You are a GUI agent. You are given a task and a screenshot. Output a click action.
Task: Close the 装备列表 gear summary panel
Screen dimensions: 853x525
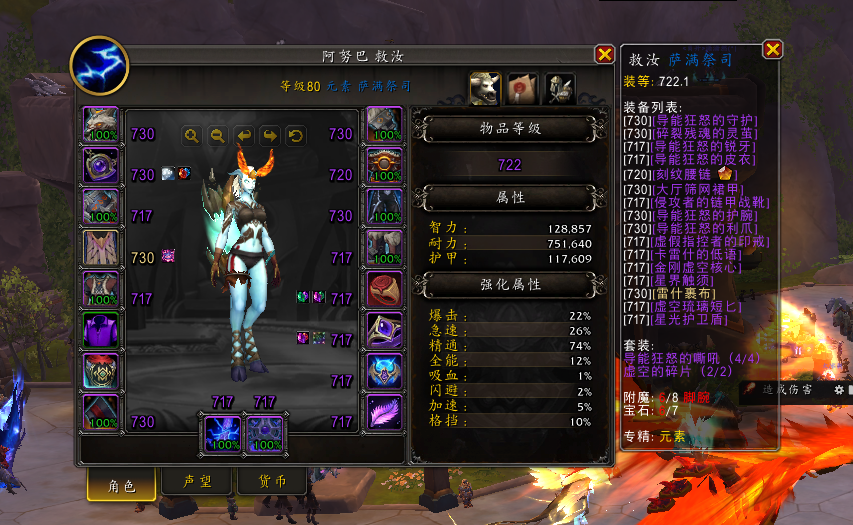[772, 49]
